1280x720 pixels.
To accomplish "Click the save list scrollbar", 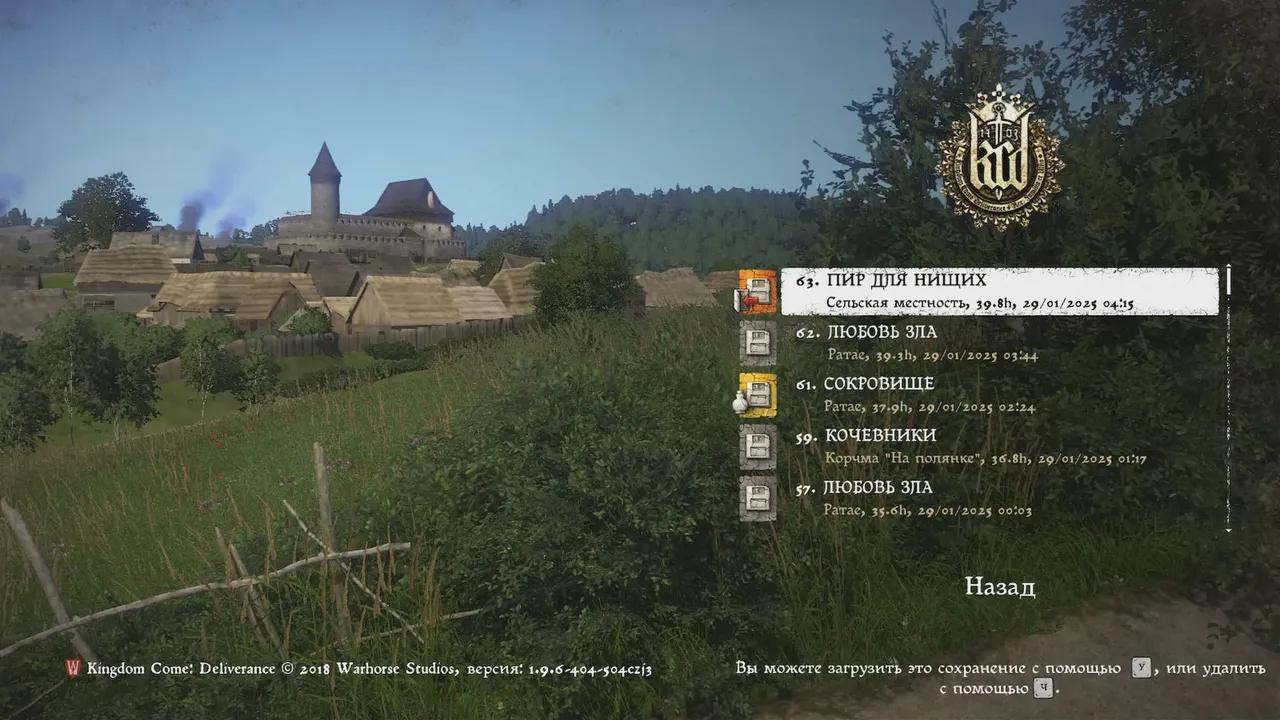I will pyautogui.click(x=1228, y=400).
